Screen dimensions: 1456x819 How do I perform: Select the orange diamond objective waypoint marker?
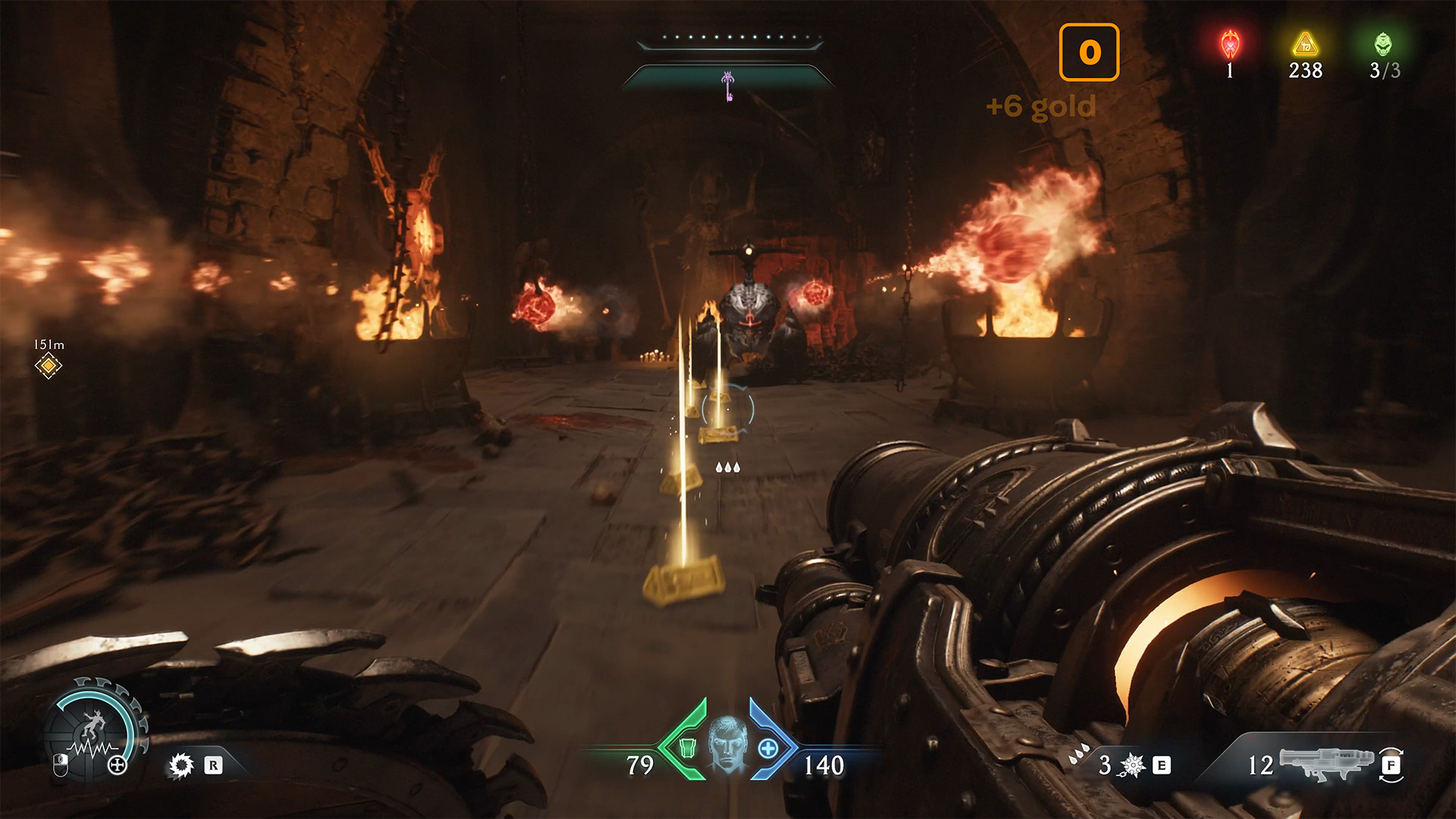pos(48,366)
